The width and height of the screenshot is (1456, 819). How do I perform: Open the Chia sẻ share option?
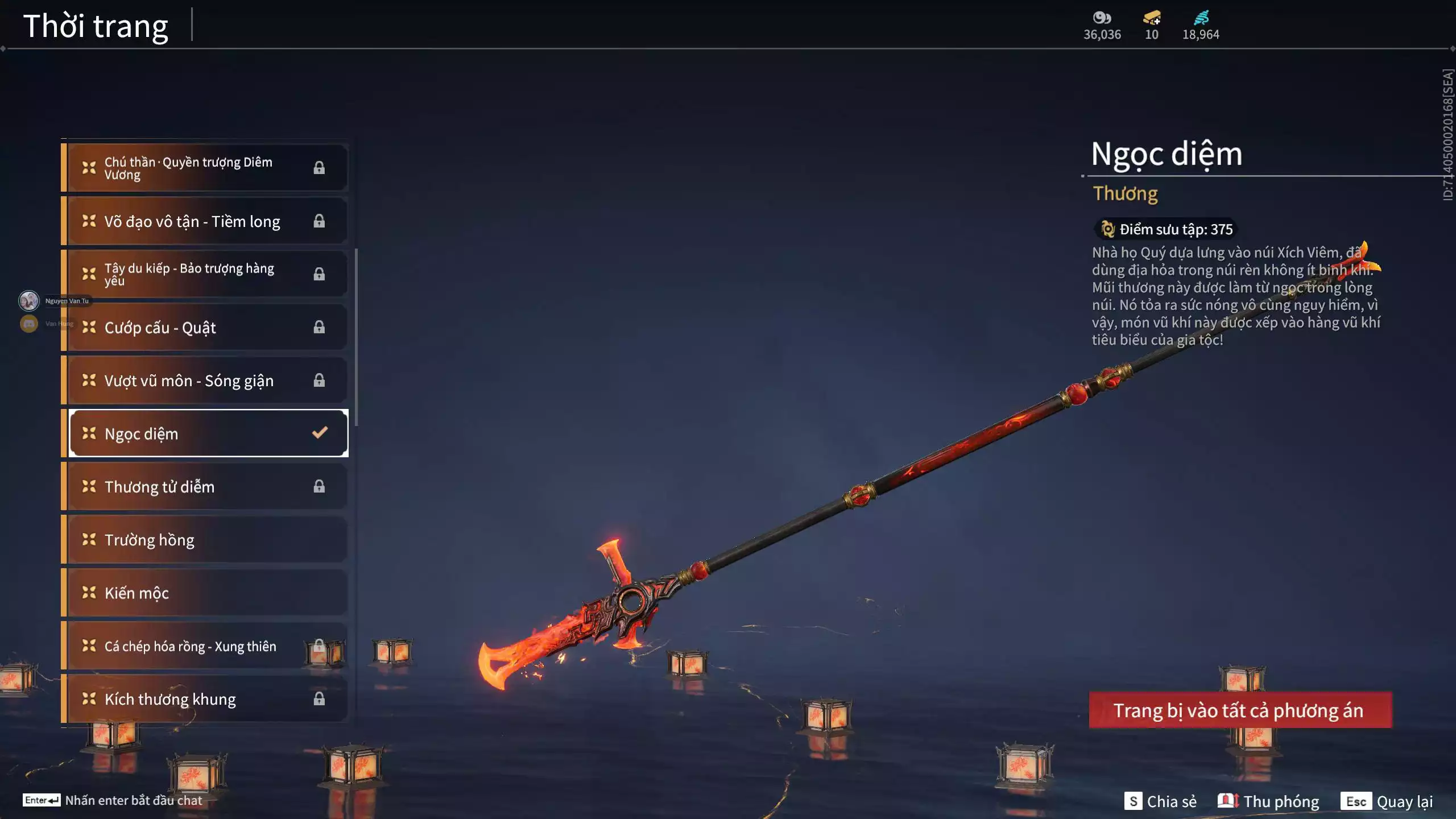(x=1160, y=801)
